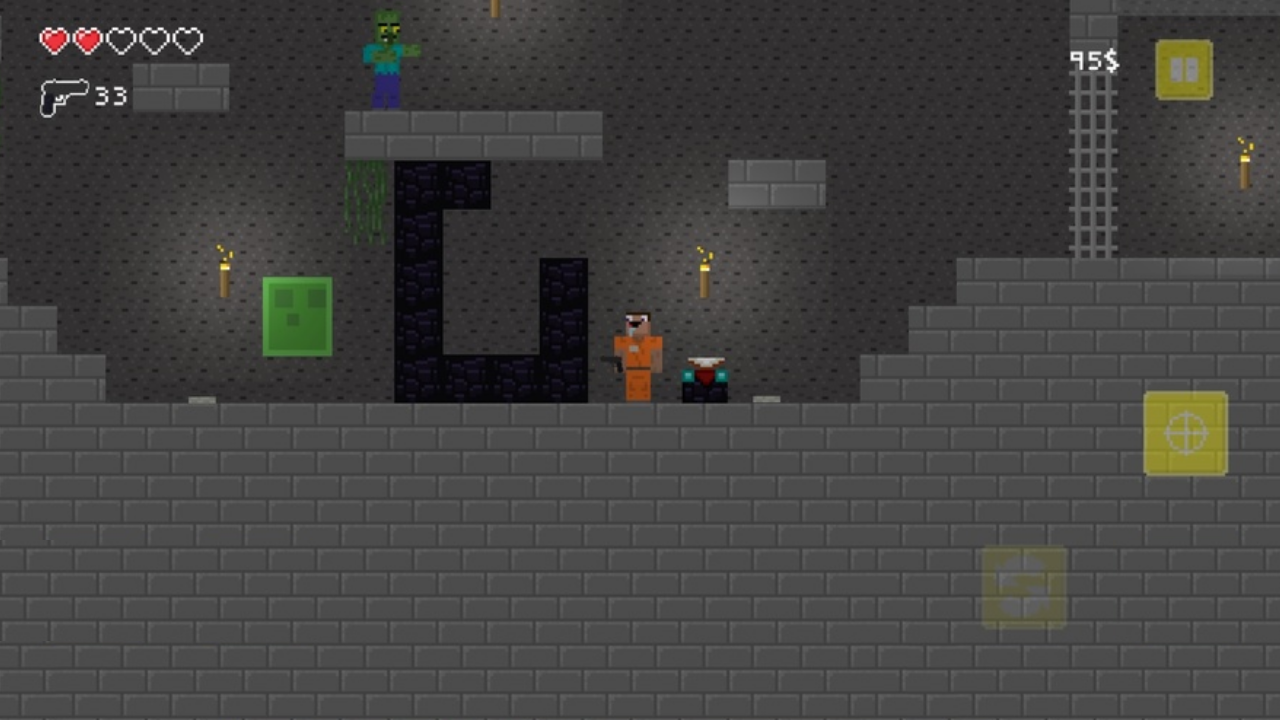Tap the floating stone brick platform
The height and width of the screenshot is (720, 1280).
tap(777, 183)
